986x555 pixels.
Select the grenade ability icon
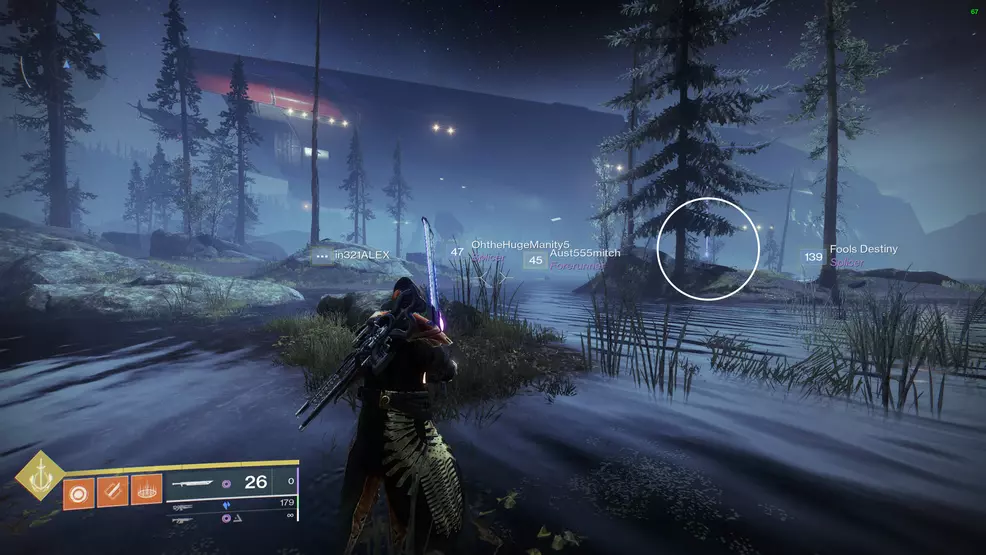pos(78,491)
